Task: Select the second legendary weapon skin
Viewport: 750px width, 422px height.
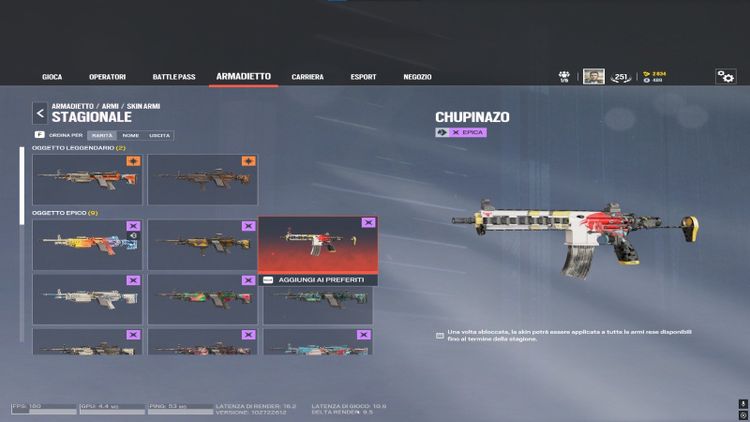Action: [203, 180]
